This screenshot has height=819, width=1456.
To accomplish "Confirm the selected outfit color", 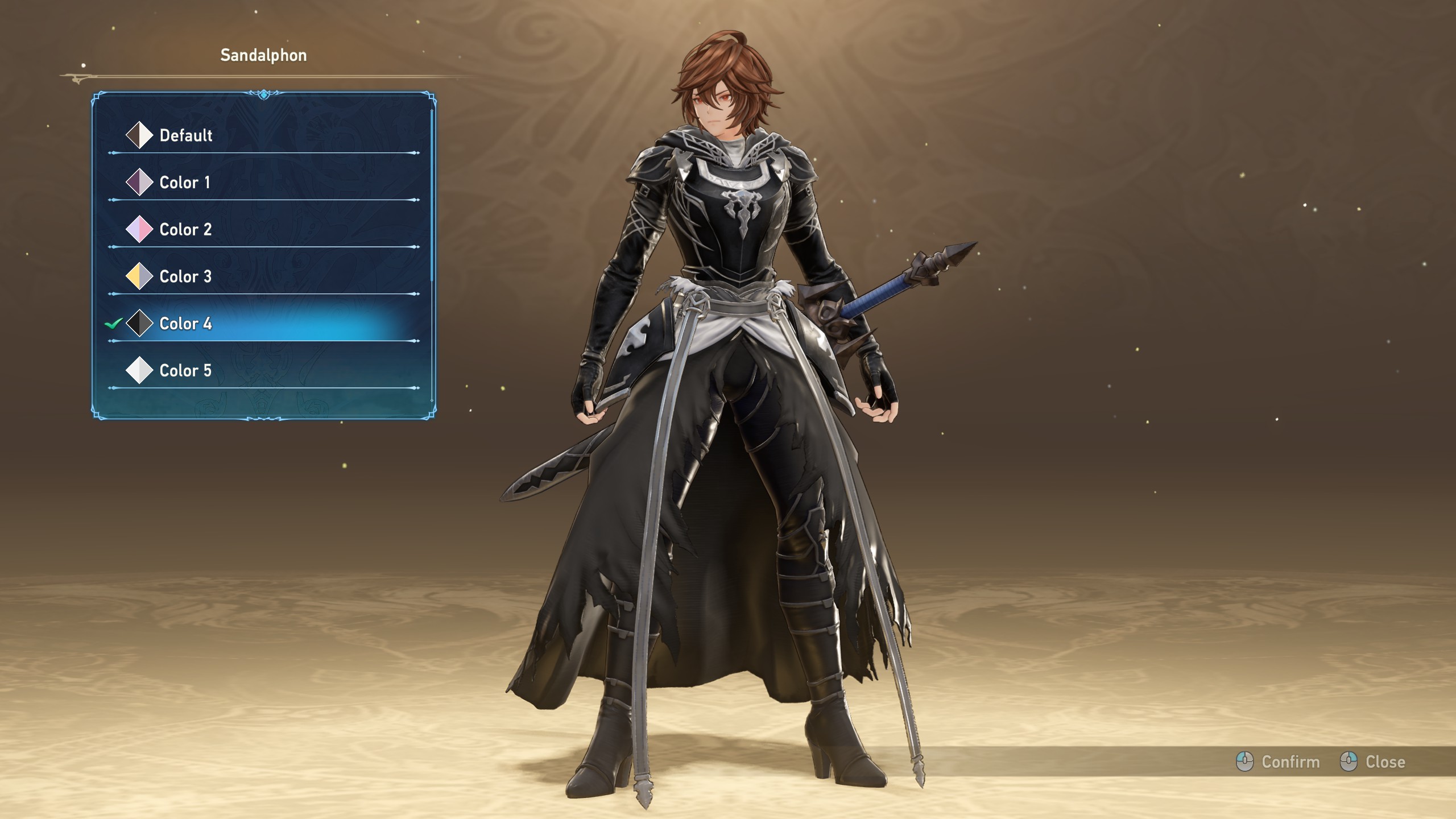I will 1278,762.
